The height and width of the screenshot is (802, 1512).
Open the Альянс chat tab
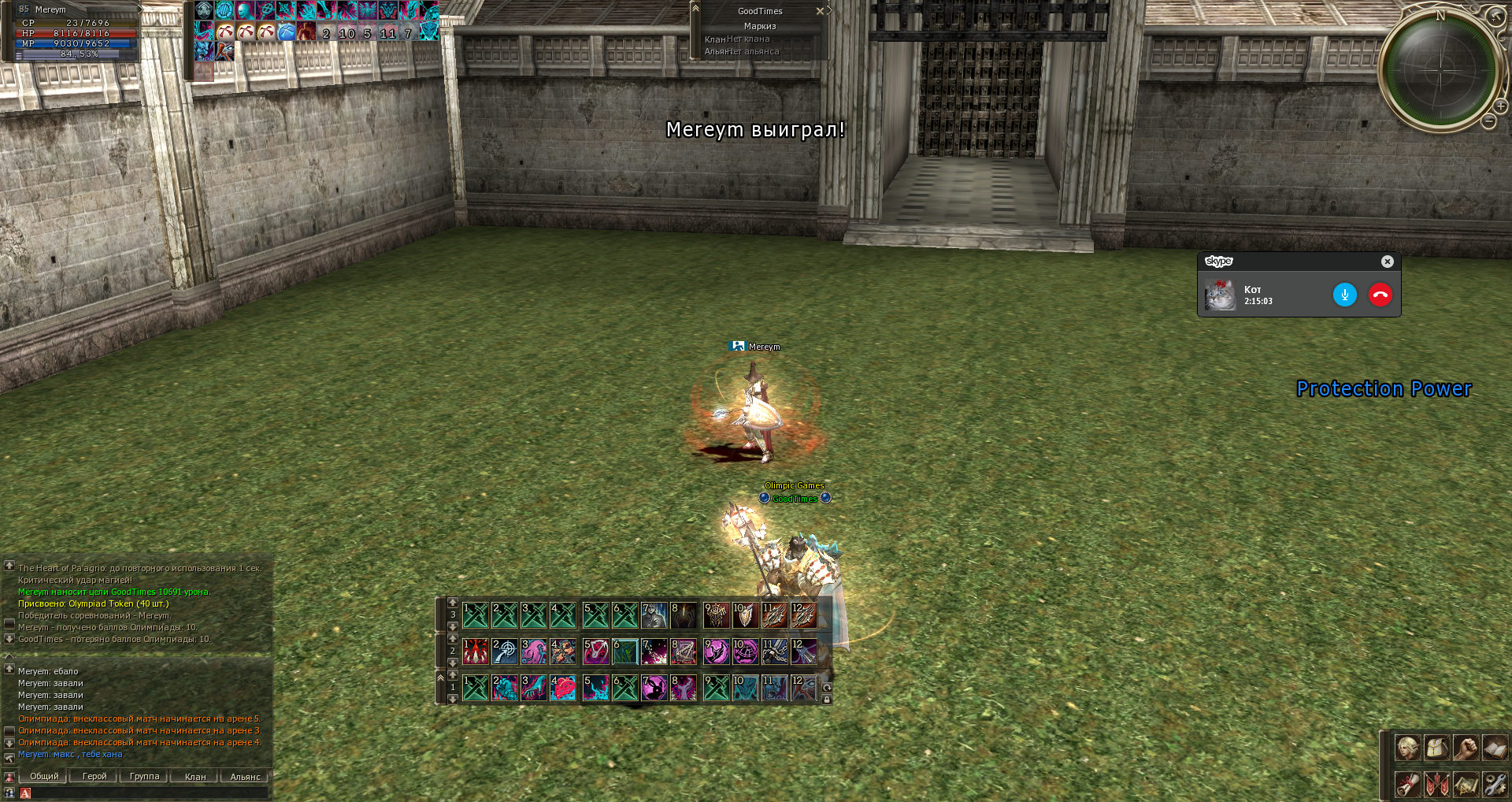click(245, 777)
